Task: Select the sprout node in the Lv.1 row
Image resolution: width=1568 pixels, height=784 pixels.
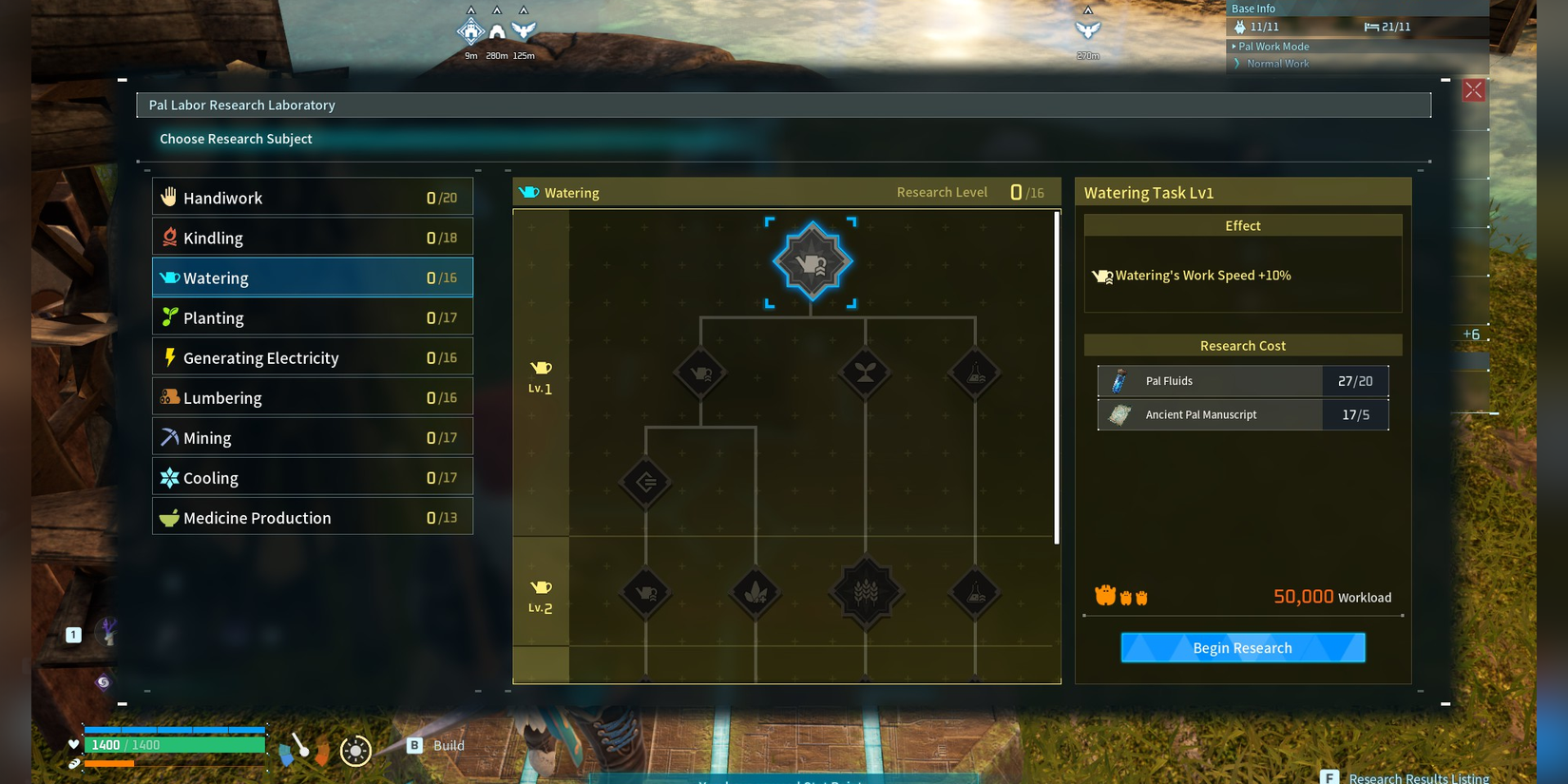Action: point(865,373)
